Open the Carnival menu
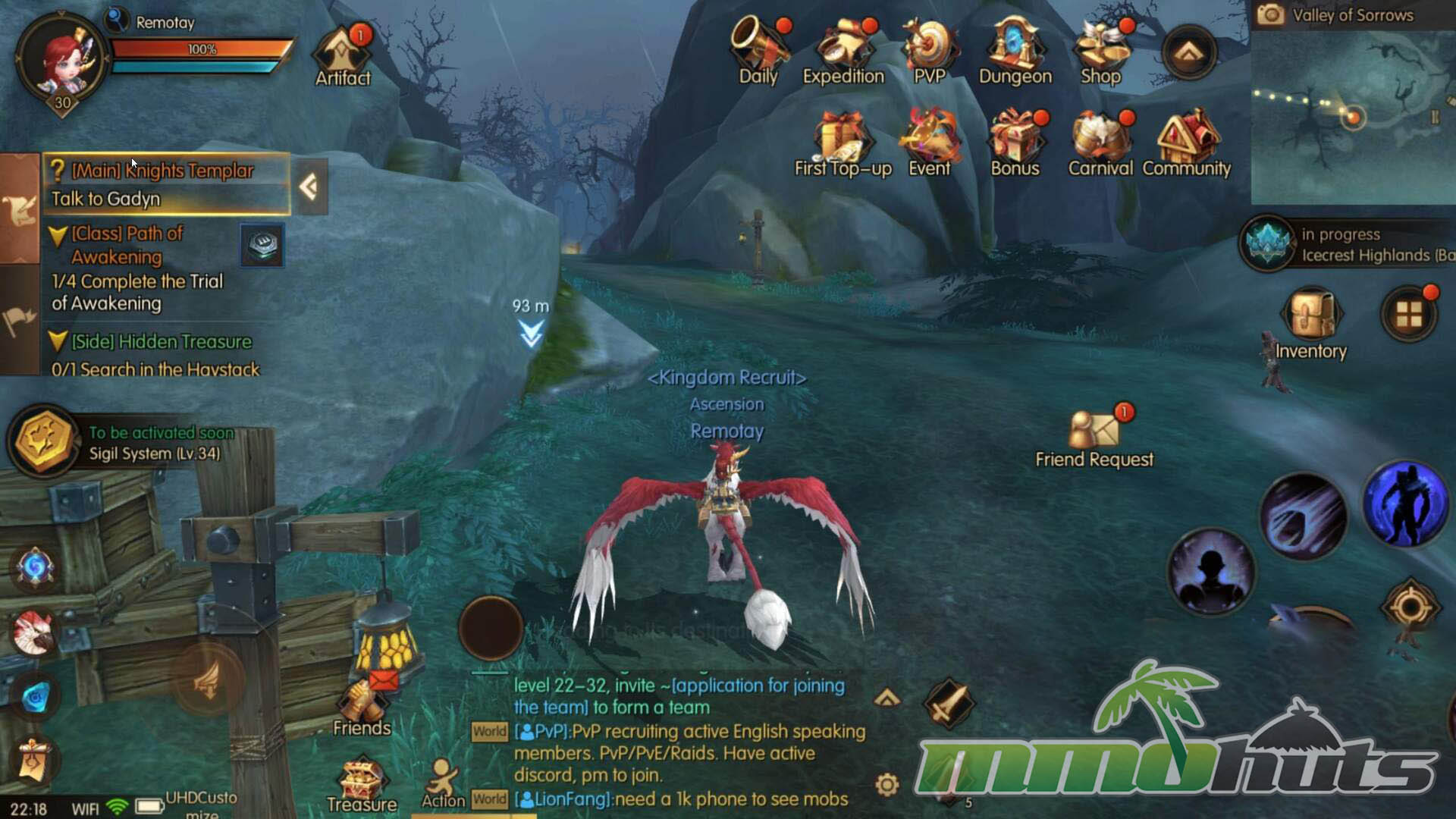1456x819 pixels. [1100, 143]
